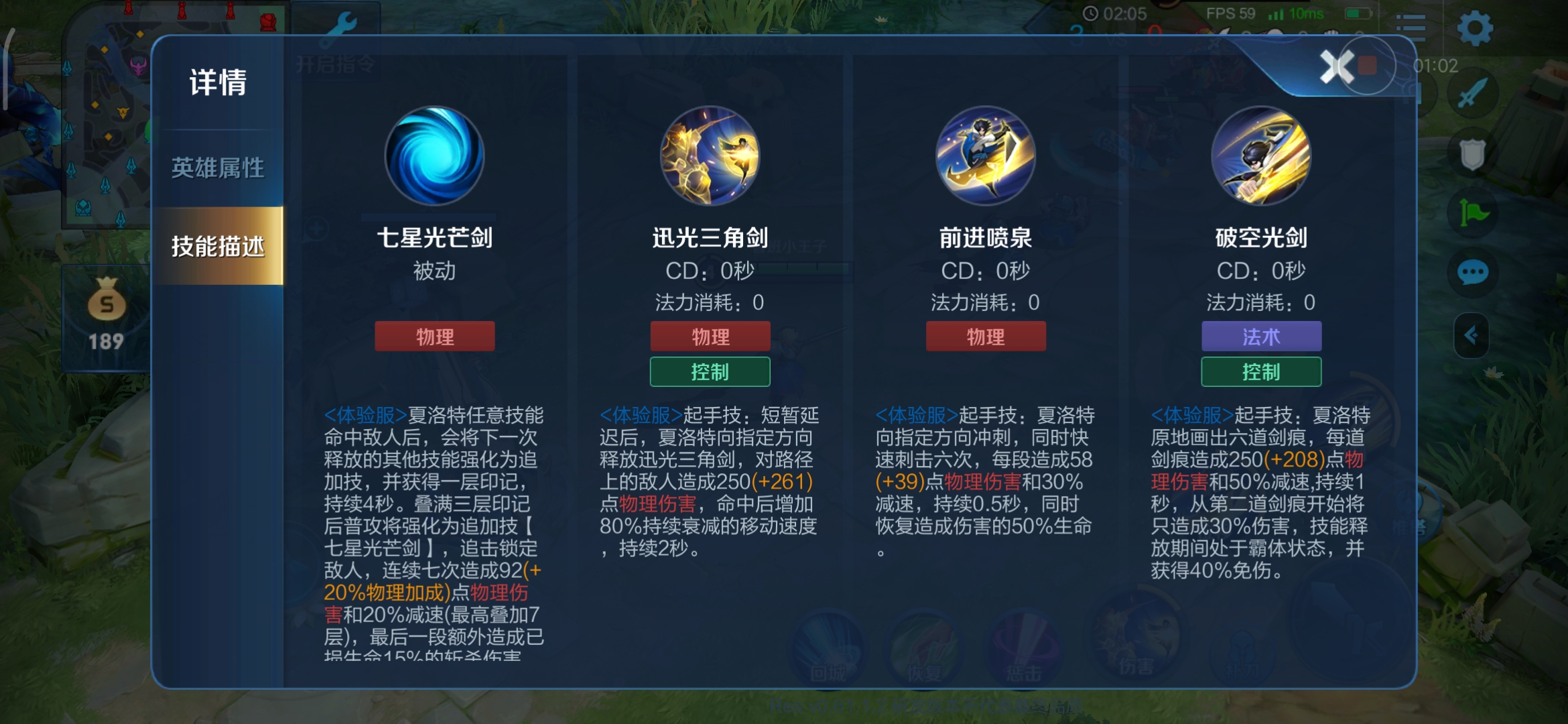Toggle the 物理 tag under 迅光三角剑
1568x724 pixels.
[709, 336]
